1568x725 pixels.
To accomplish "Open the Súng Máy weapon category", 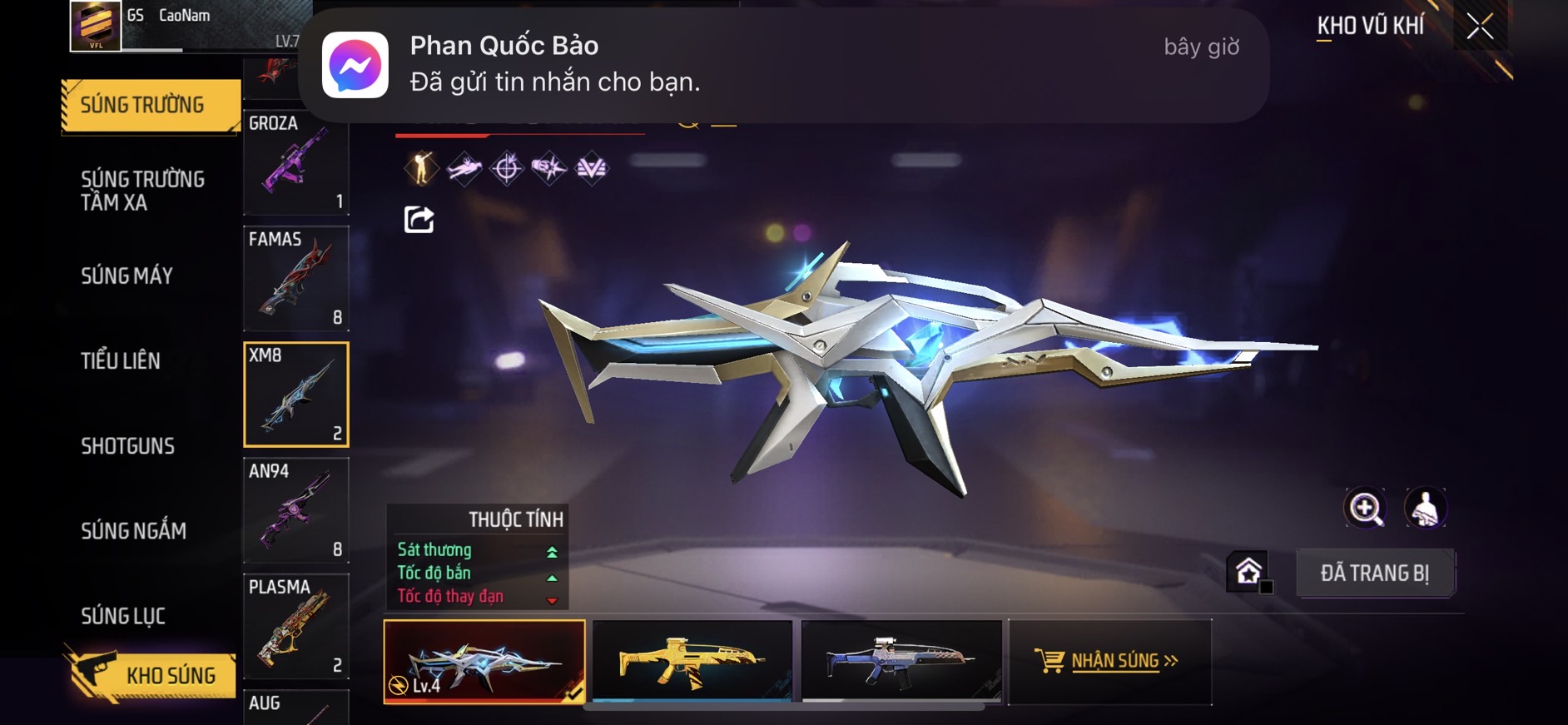I will pyautogui.click(x=127, y=276).
